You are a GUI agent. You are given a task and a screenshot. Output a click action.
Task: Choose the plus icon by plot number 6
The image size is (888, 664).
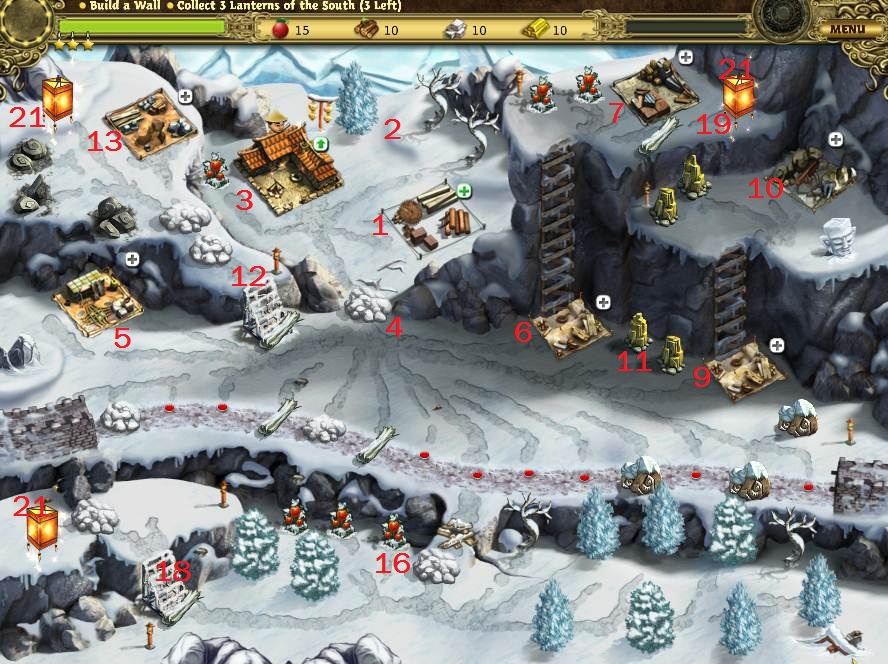[x=602, y=302]
